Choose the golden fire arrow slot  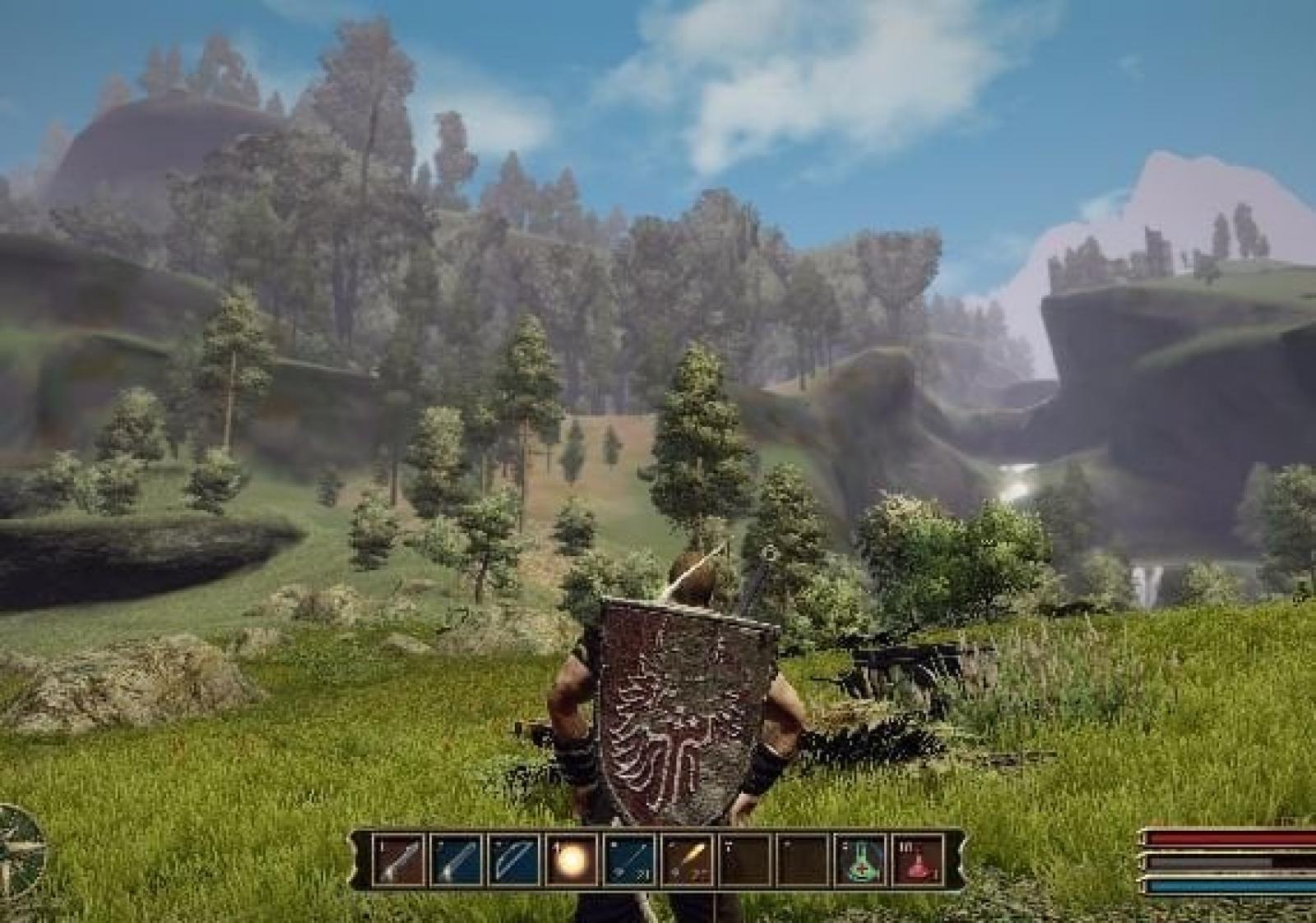(x=688, y=860)
